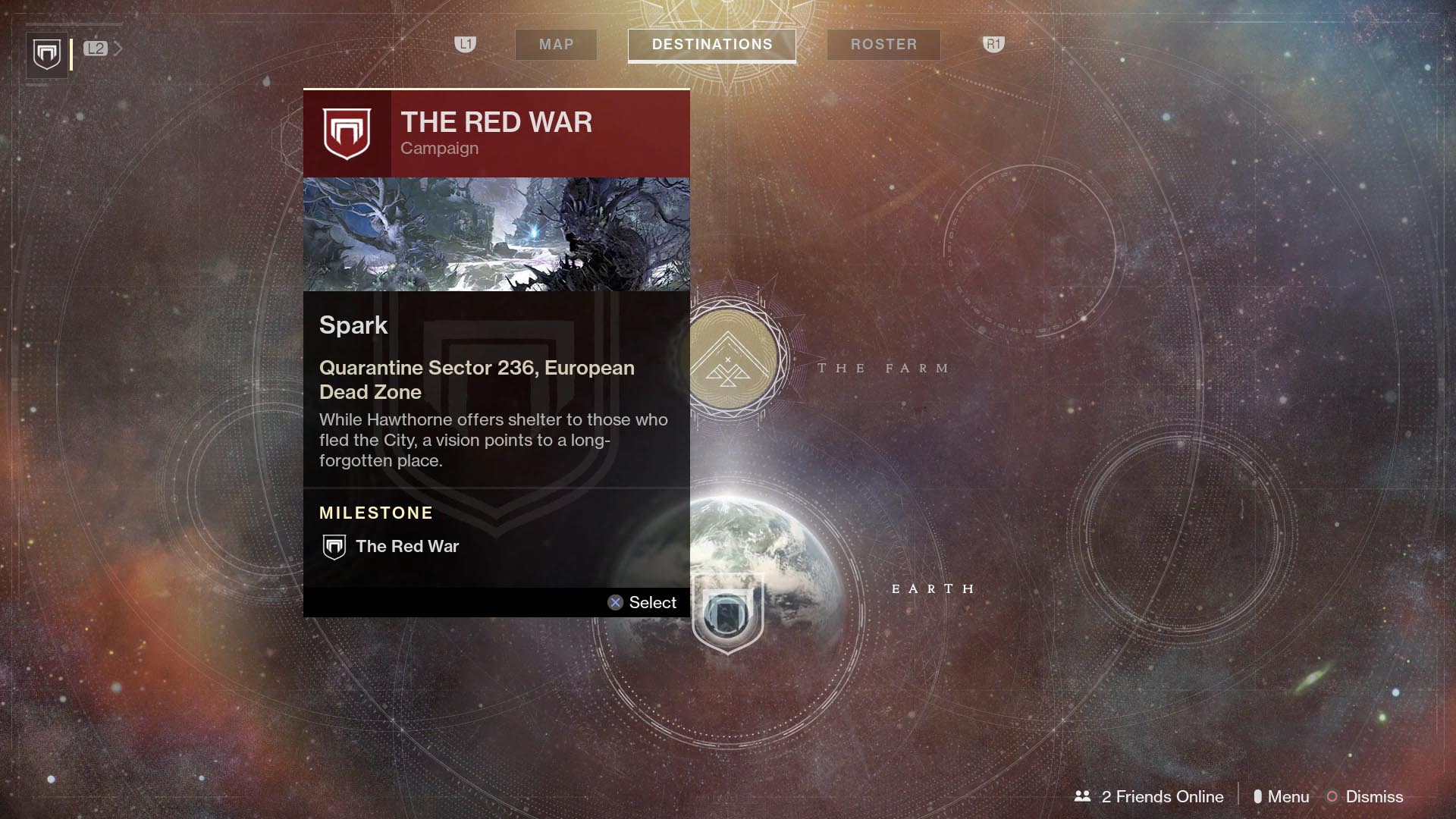Click the L2 trigger icon top left

pos(96,49)
